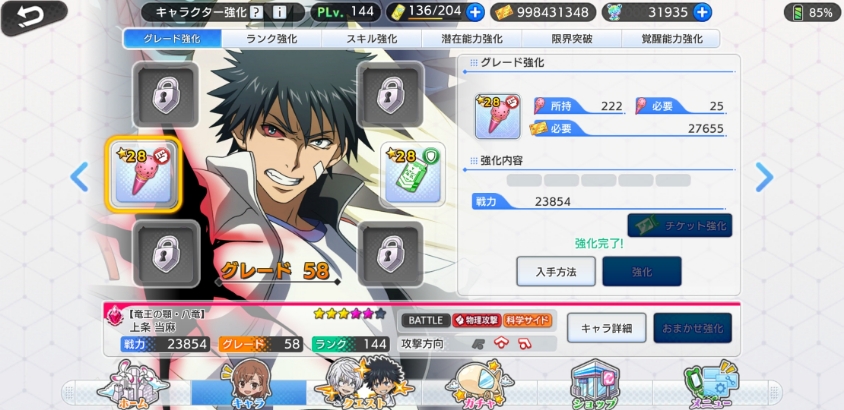Tap the 強化 enhance button
The height and width of the screenshot is (410, 844).
tap(641, 271)
